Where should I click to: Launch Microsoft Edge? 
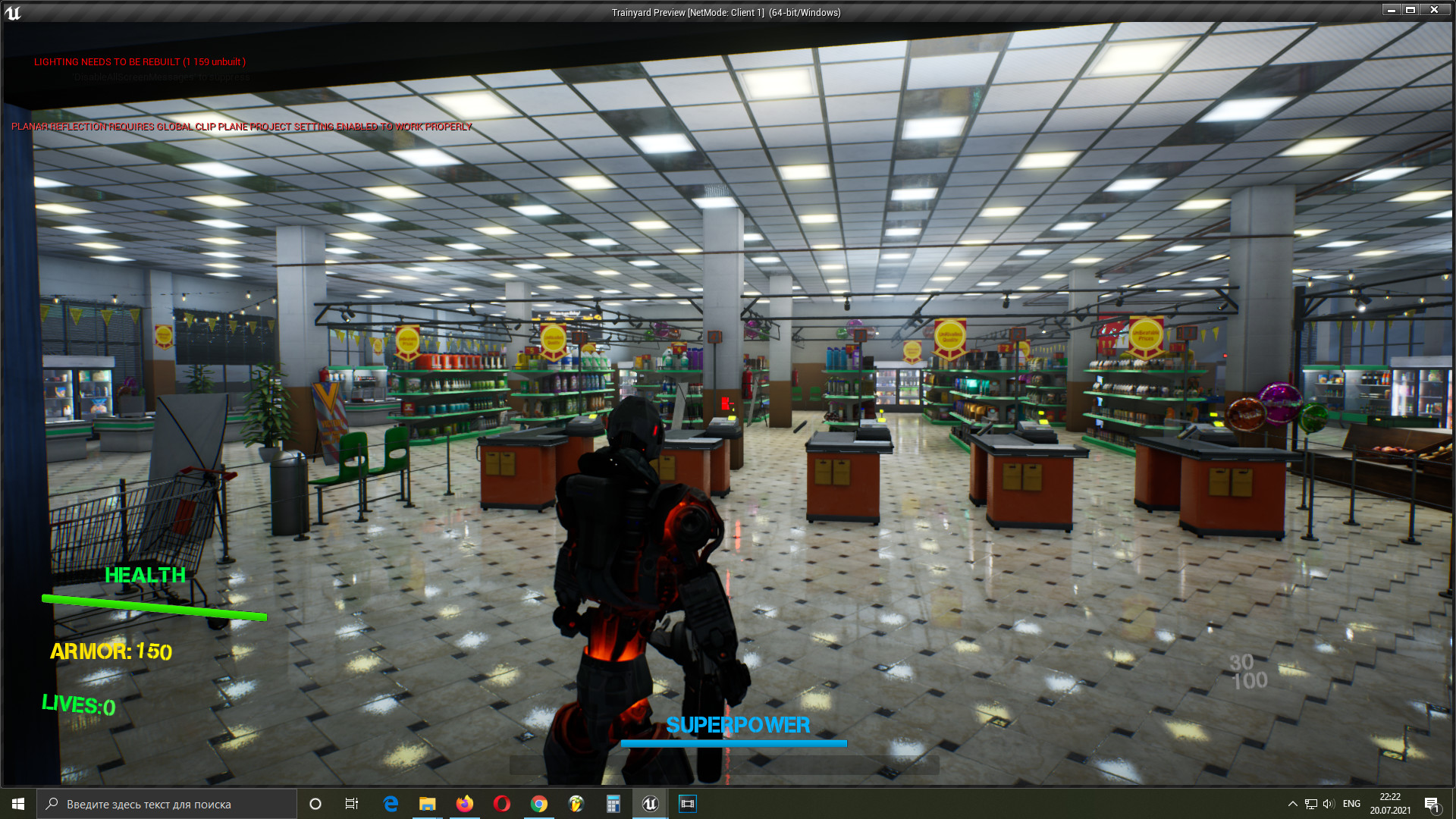(391, 804)
